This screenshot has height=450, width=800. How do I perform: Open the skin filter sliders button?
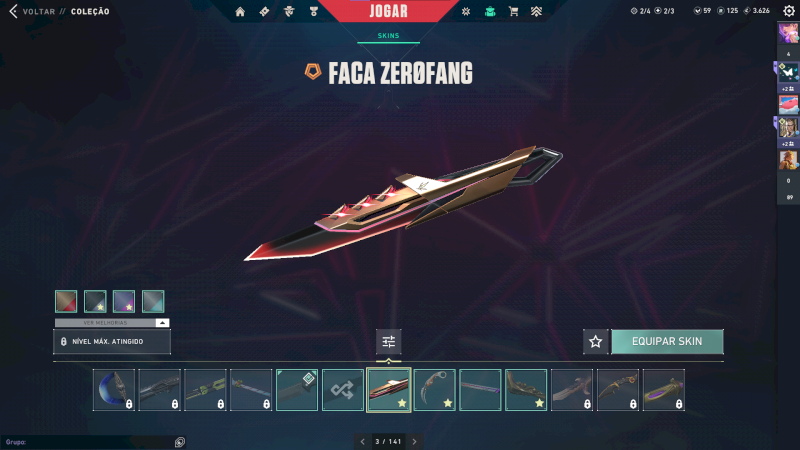click(x=389, y=342)
